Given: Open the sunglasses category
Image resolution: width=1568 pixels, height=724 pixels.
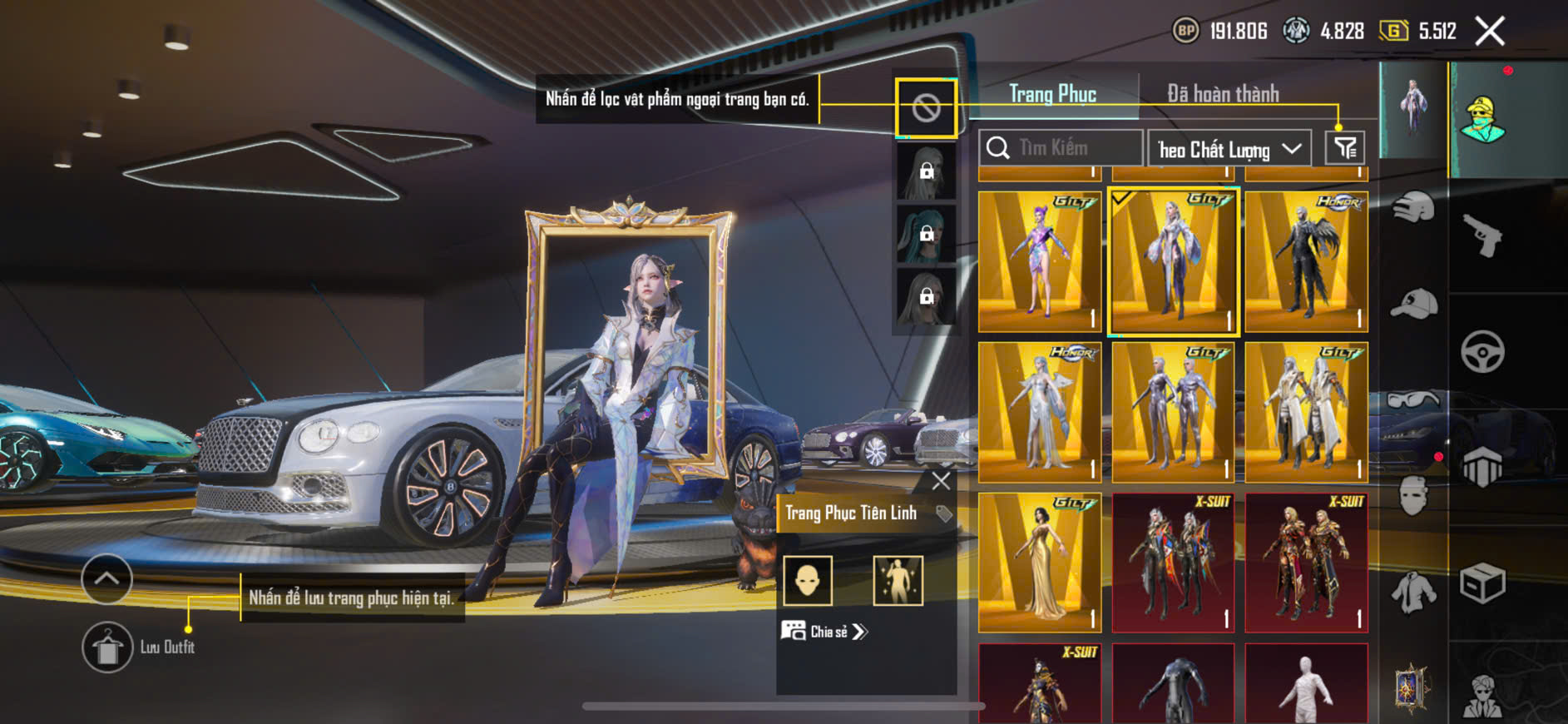Looking at the screenshot, I should point(1413,400).
